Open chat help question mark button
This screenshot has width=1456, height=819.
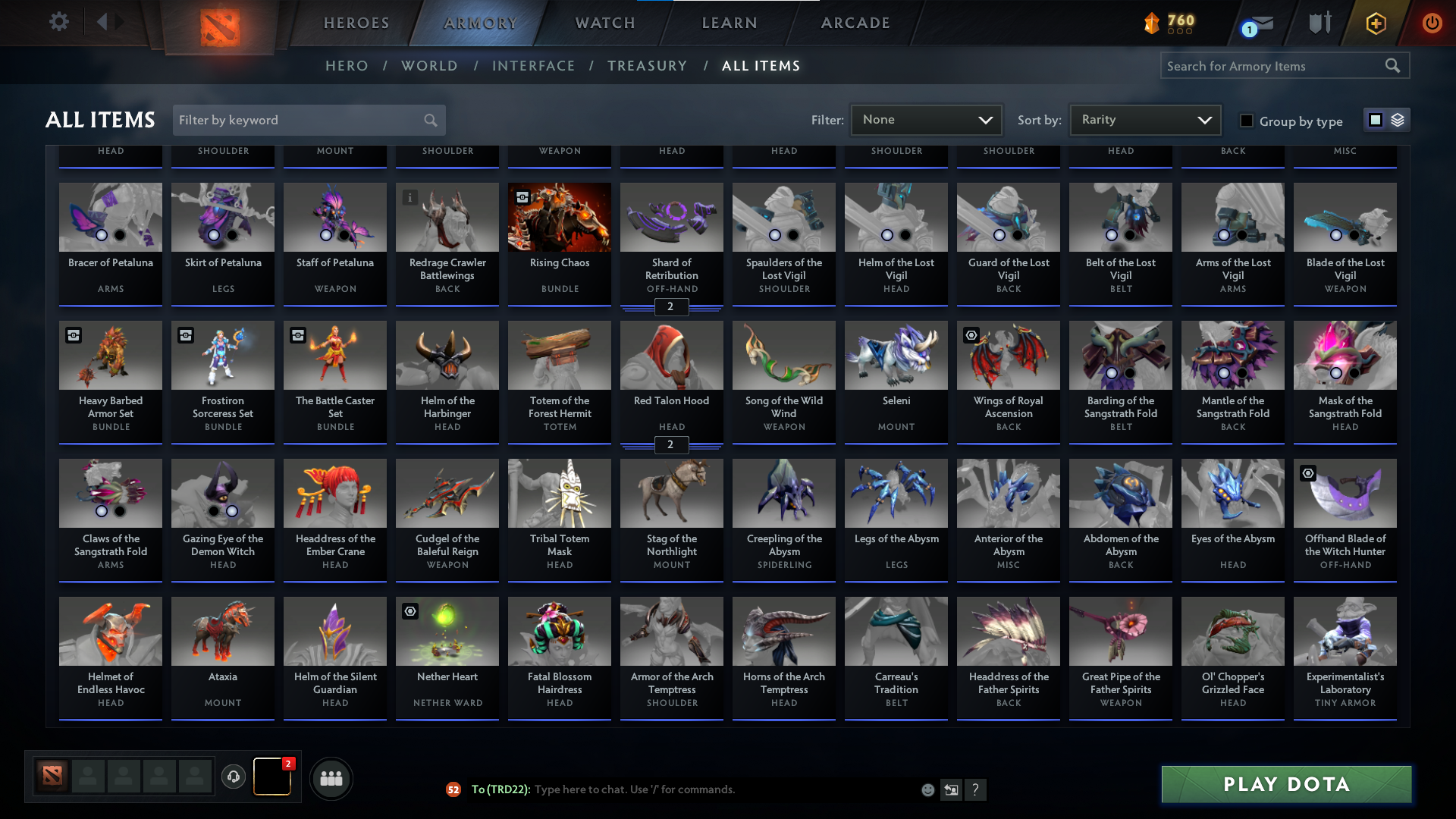tap(976, 789)
